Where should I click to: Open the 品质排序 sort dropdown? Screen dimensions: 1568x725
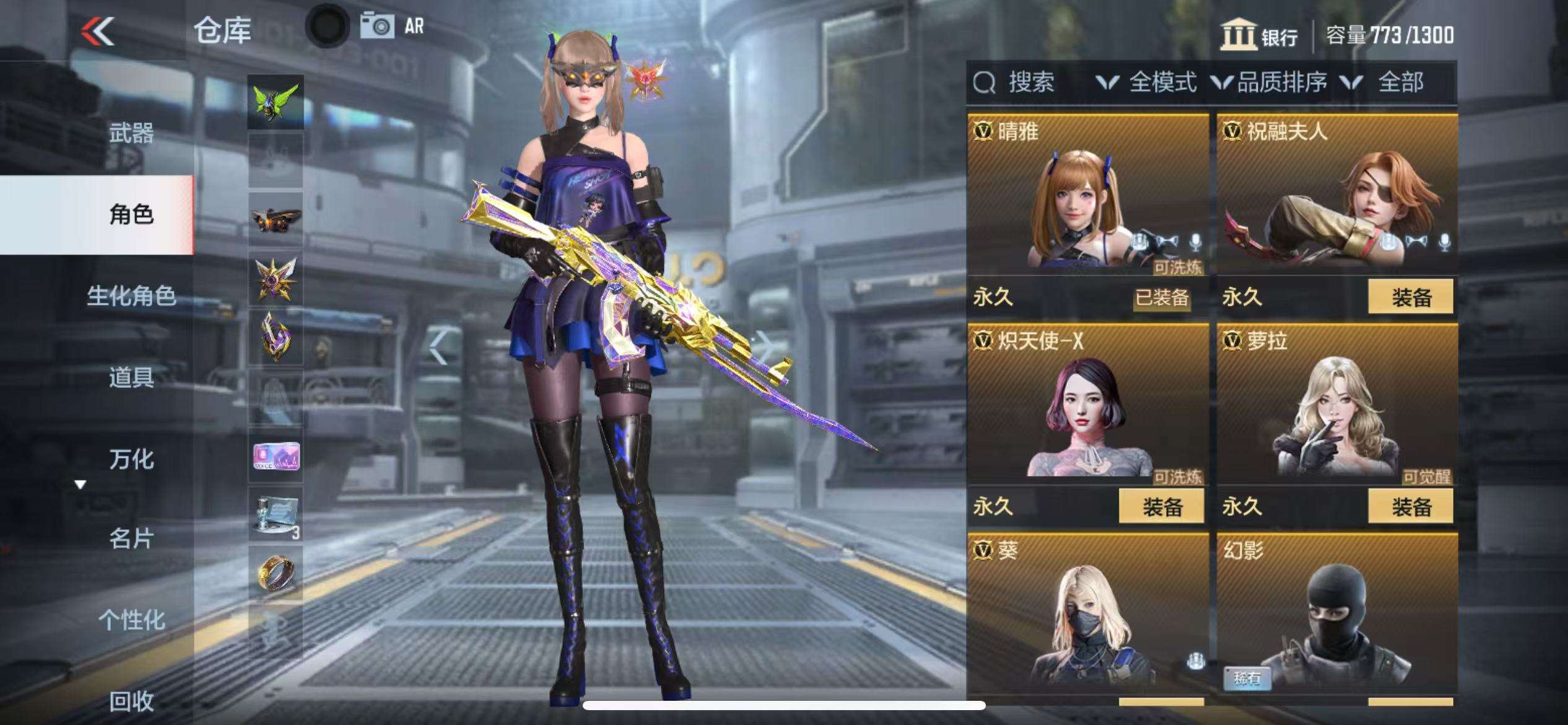(1270, 82)
